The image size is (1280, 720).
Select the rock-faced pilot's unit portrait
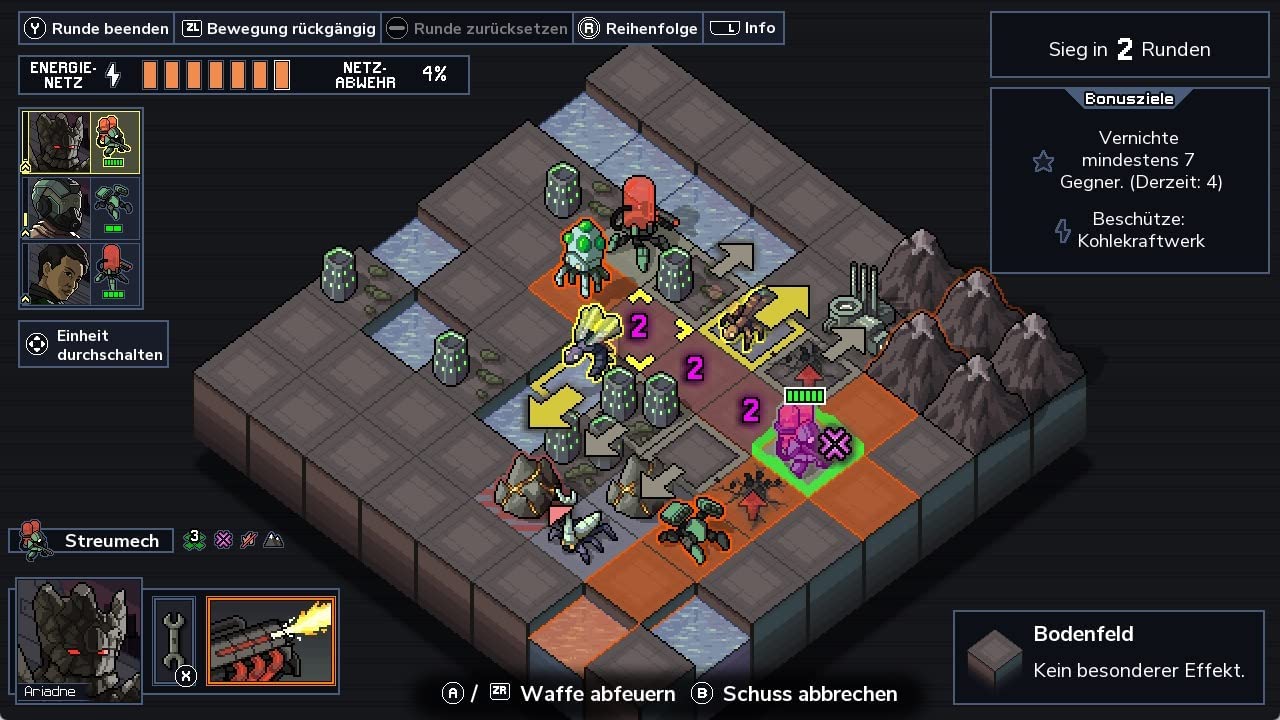coord(57,142)
